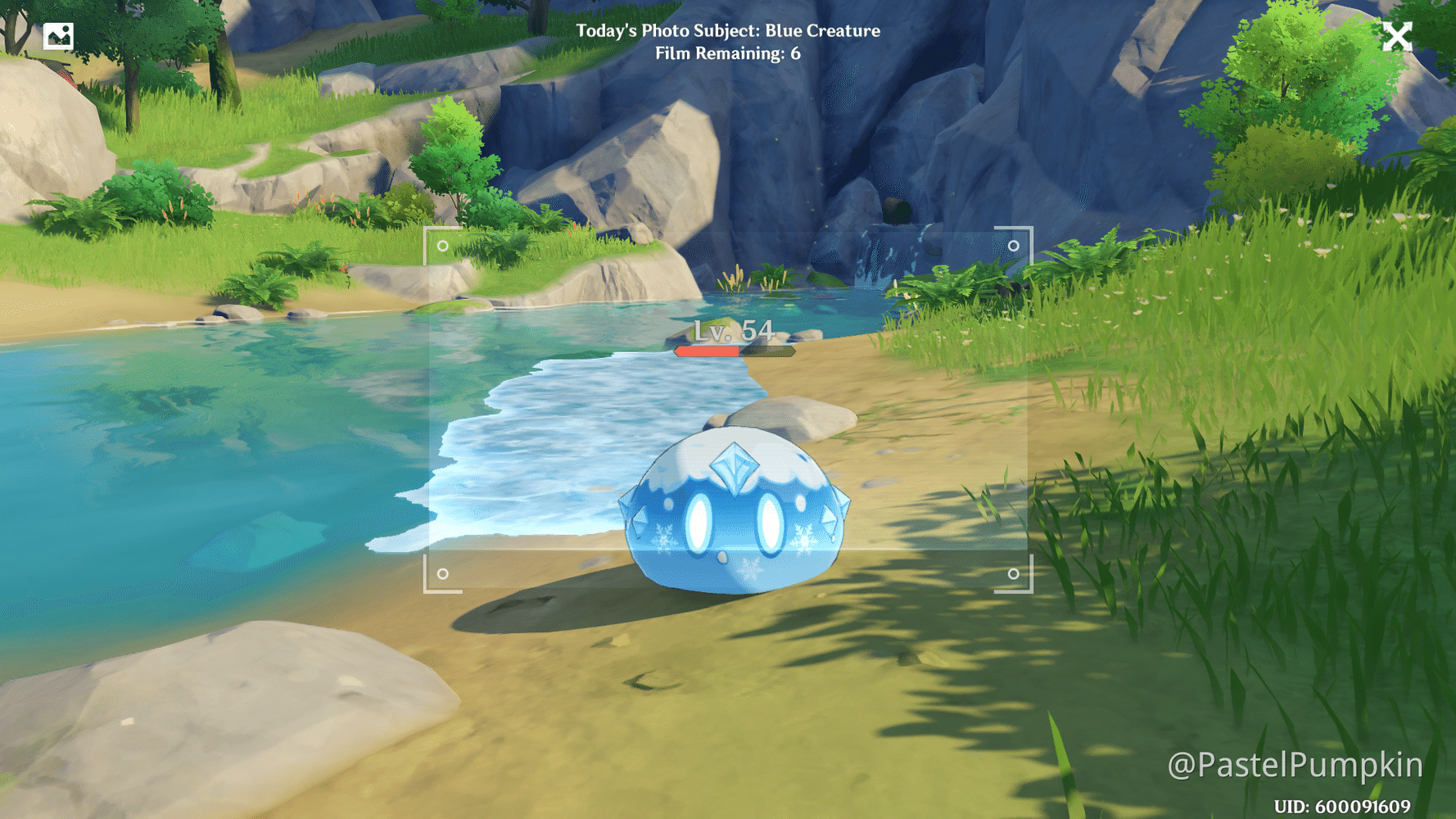Tap the snowflake gem atop the Cryo Slime
The height and width of the screenshot is (819, 1456).
coord(735,467)
